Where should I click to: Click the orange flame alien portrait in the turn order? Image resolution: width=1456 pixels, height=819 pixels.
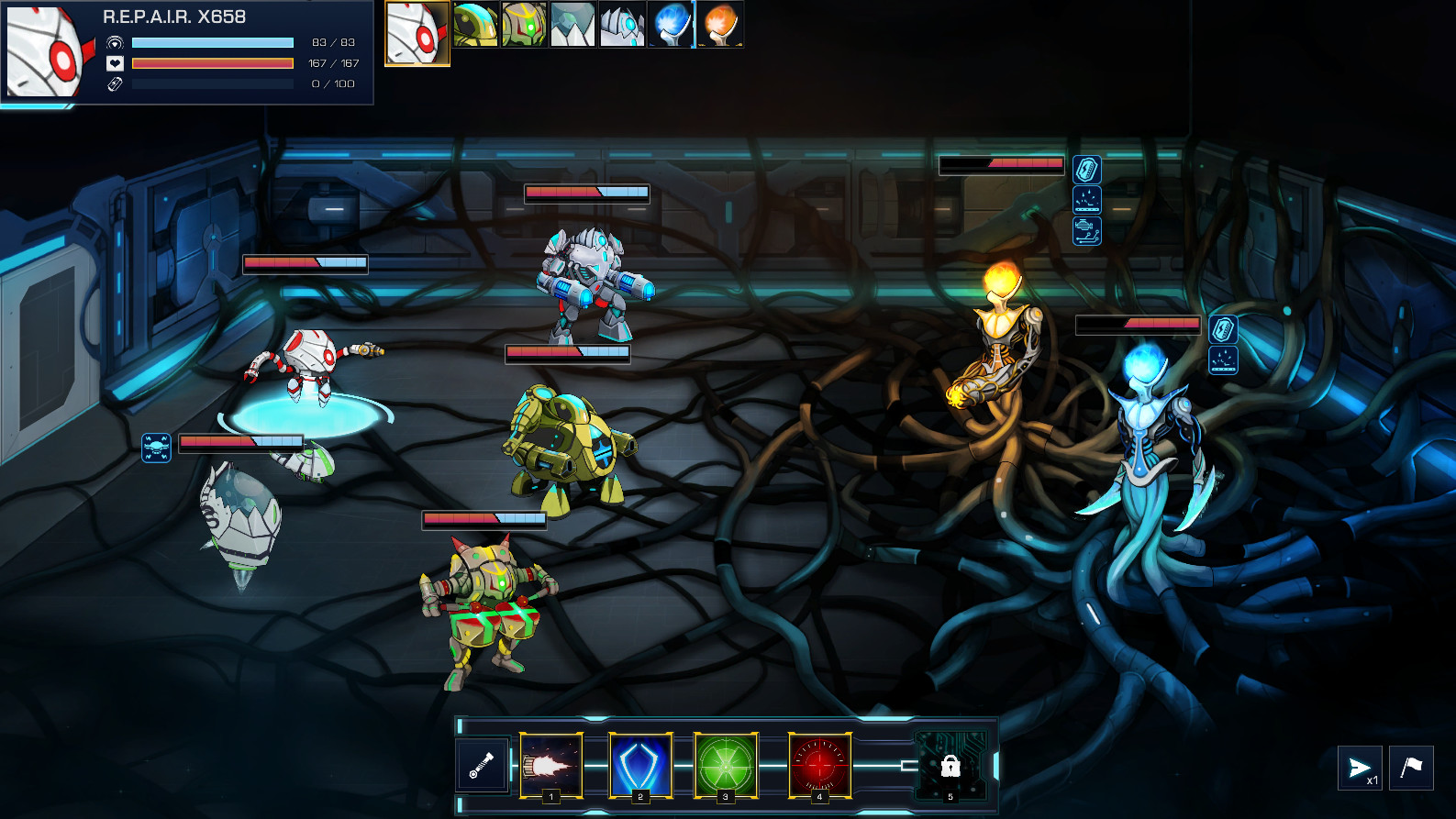(720, 22)
